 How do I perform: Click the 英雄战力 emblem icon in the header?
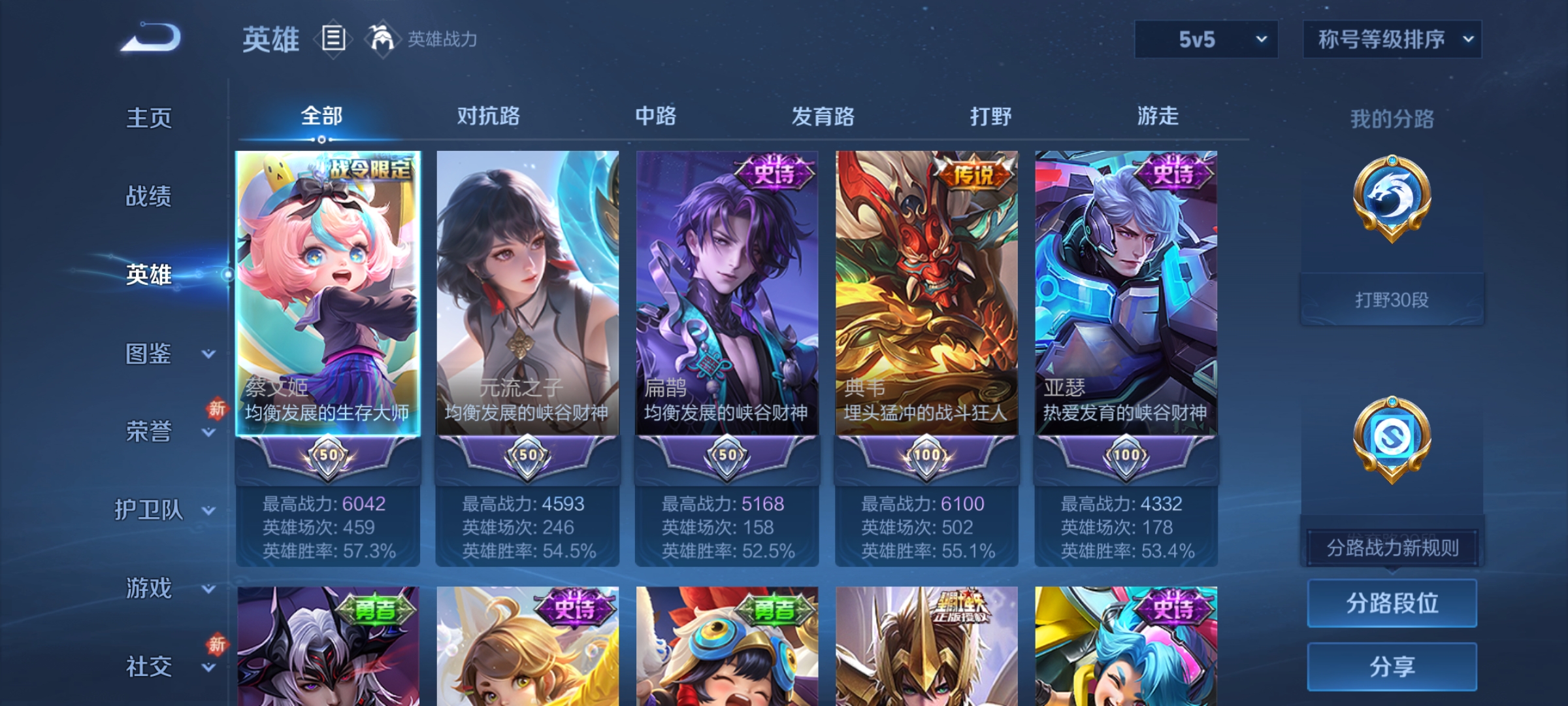click(384, 39)
